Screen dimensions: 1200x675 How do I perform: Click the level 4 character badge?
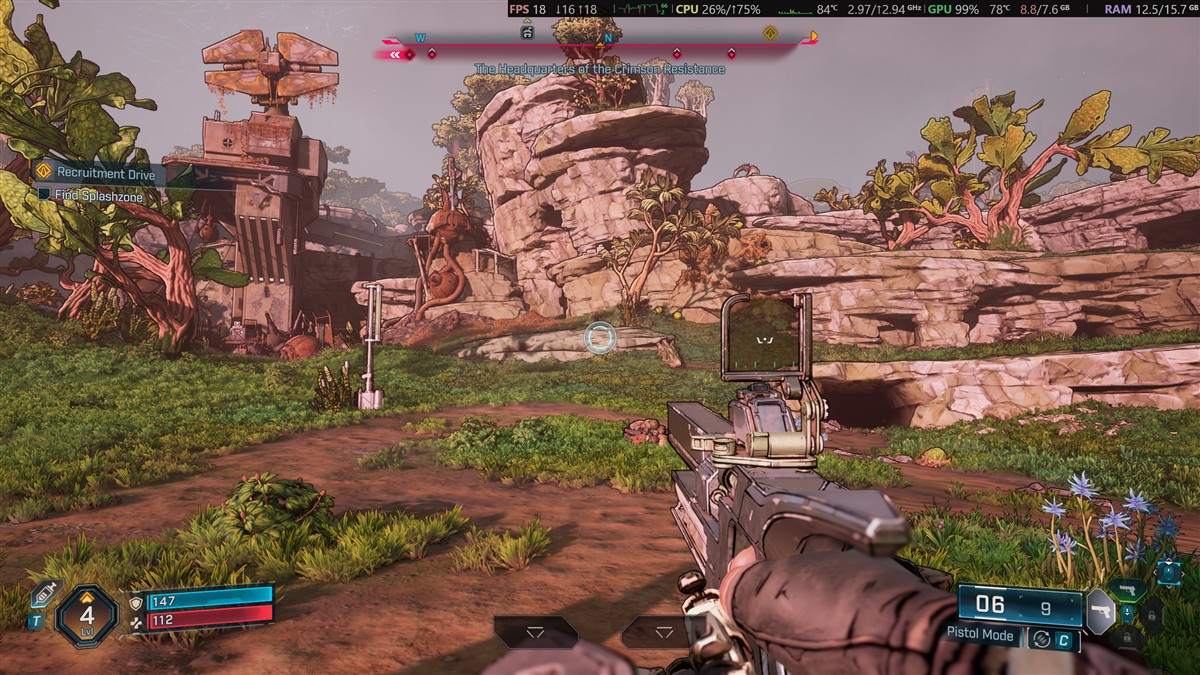[x=87, y=615]
